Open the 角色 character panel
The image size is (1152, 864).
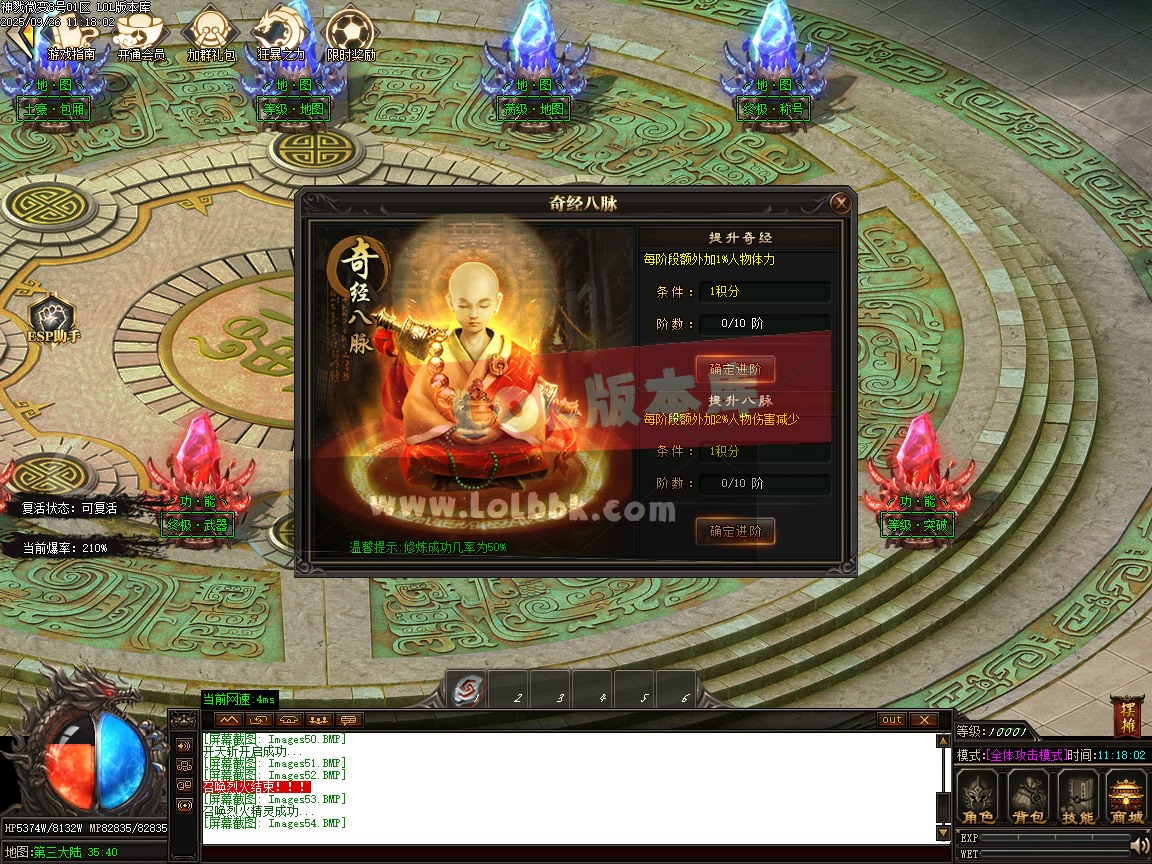click(x=977, y=797)
